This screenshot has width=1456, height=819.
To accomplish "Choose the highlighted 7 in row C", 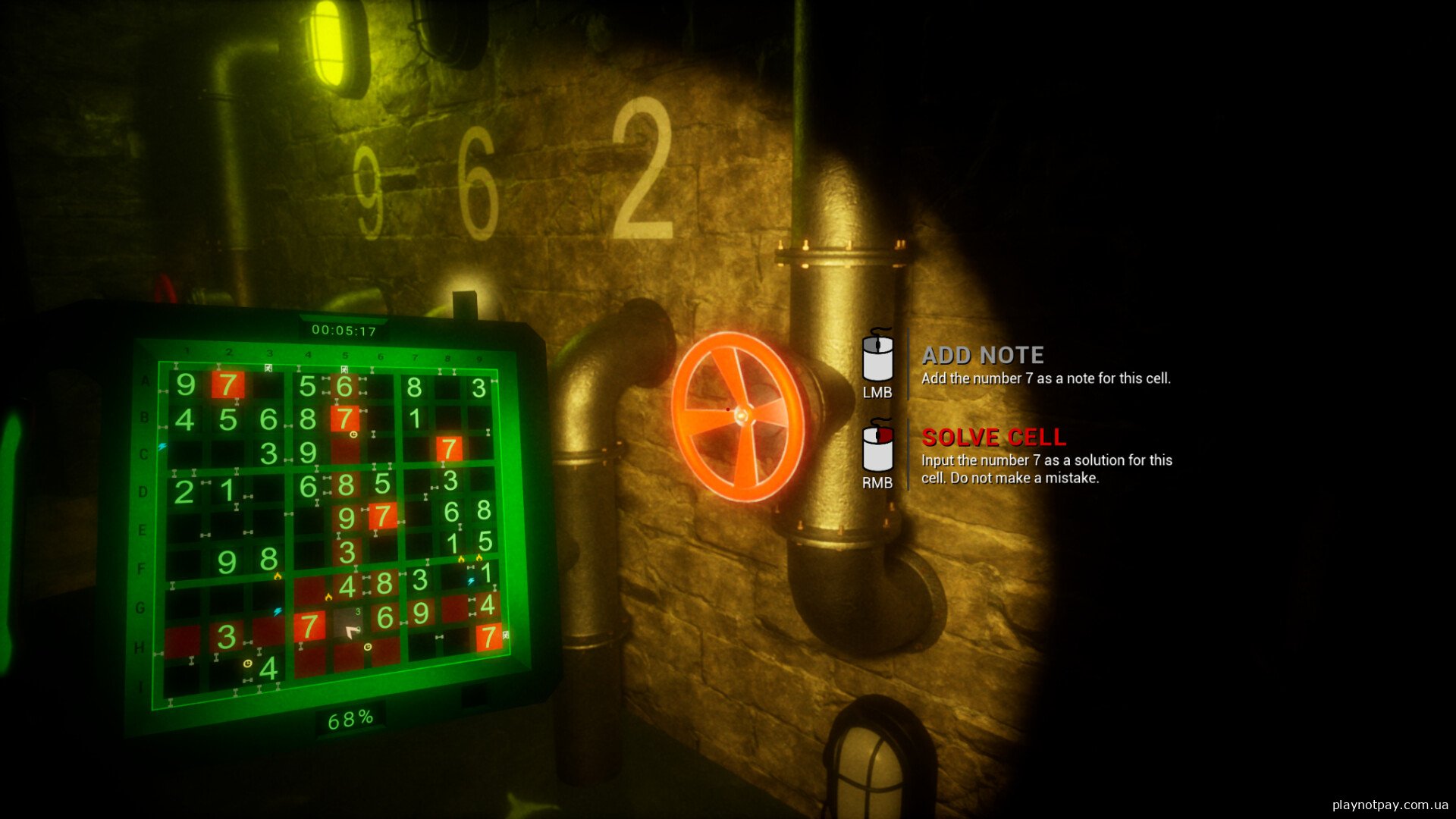I will pyautogui.click(x=449, y=449).
